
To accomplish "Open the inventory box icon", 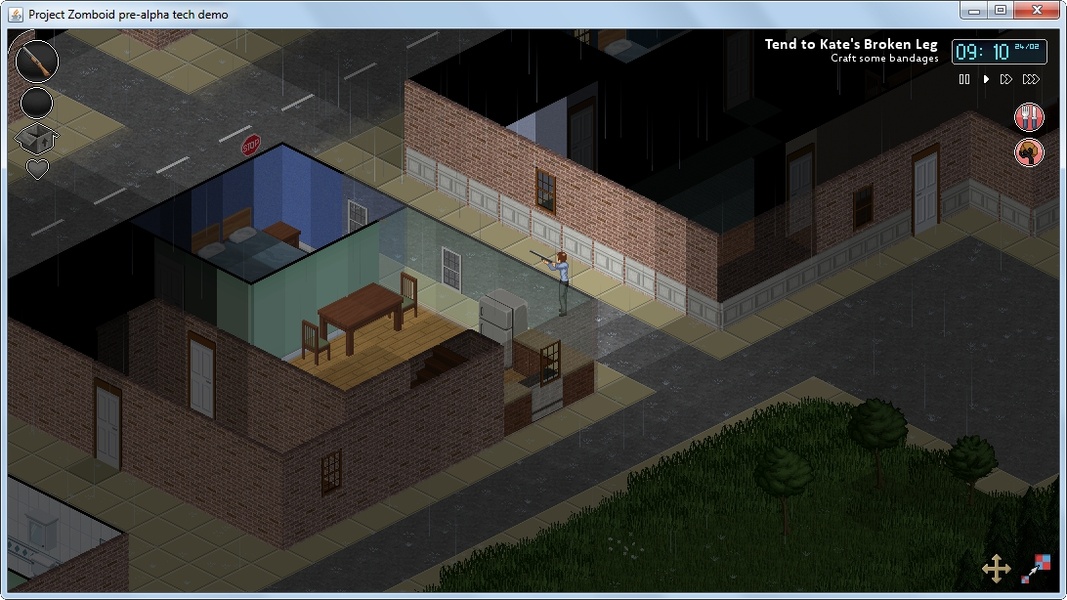I will [x=37, y=138].
